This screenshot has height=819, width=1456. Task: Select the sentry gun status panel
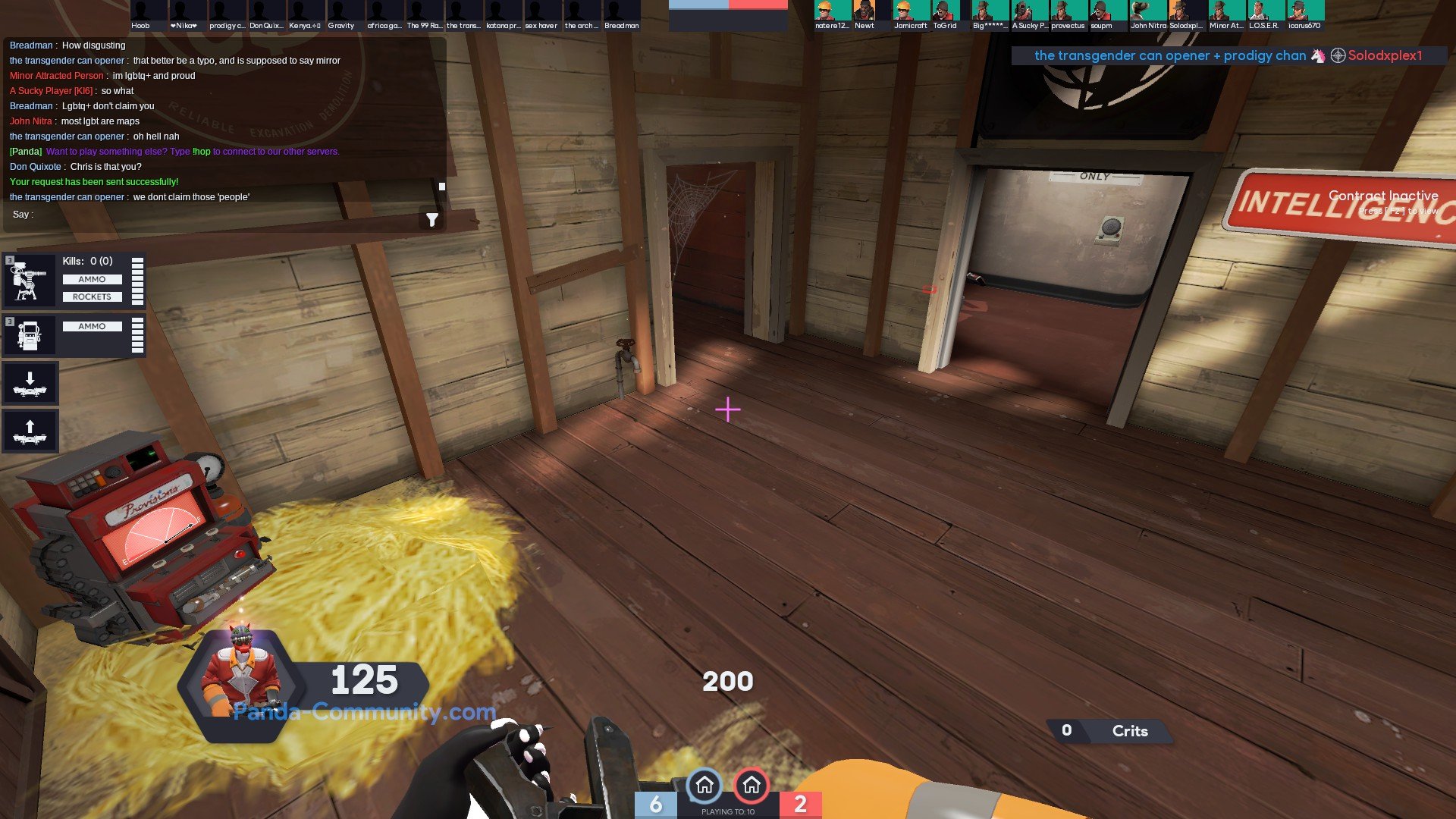coord(74,280)
